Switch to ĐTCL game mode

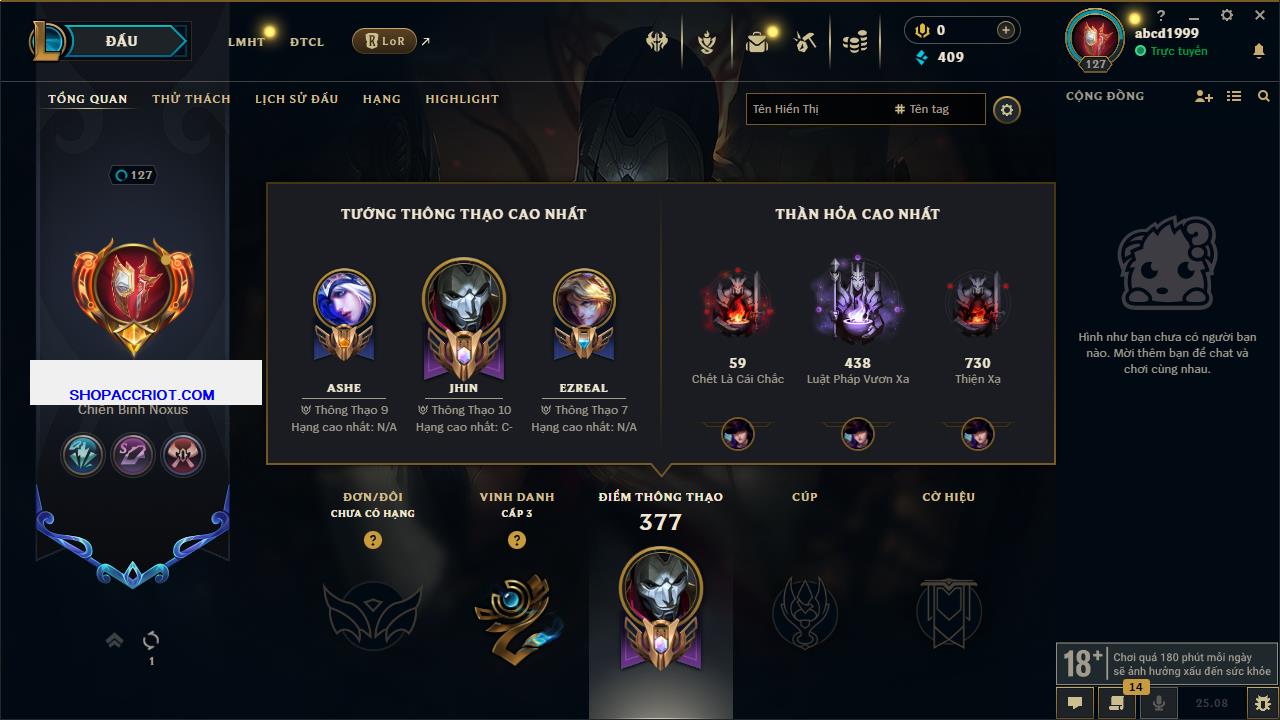307,42
